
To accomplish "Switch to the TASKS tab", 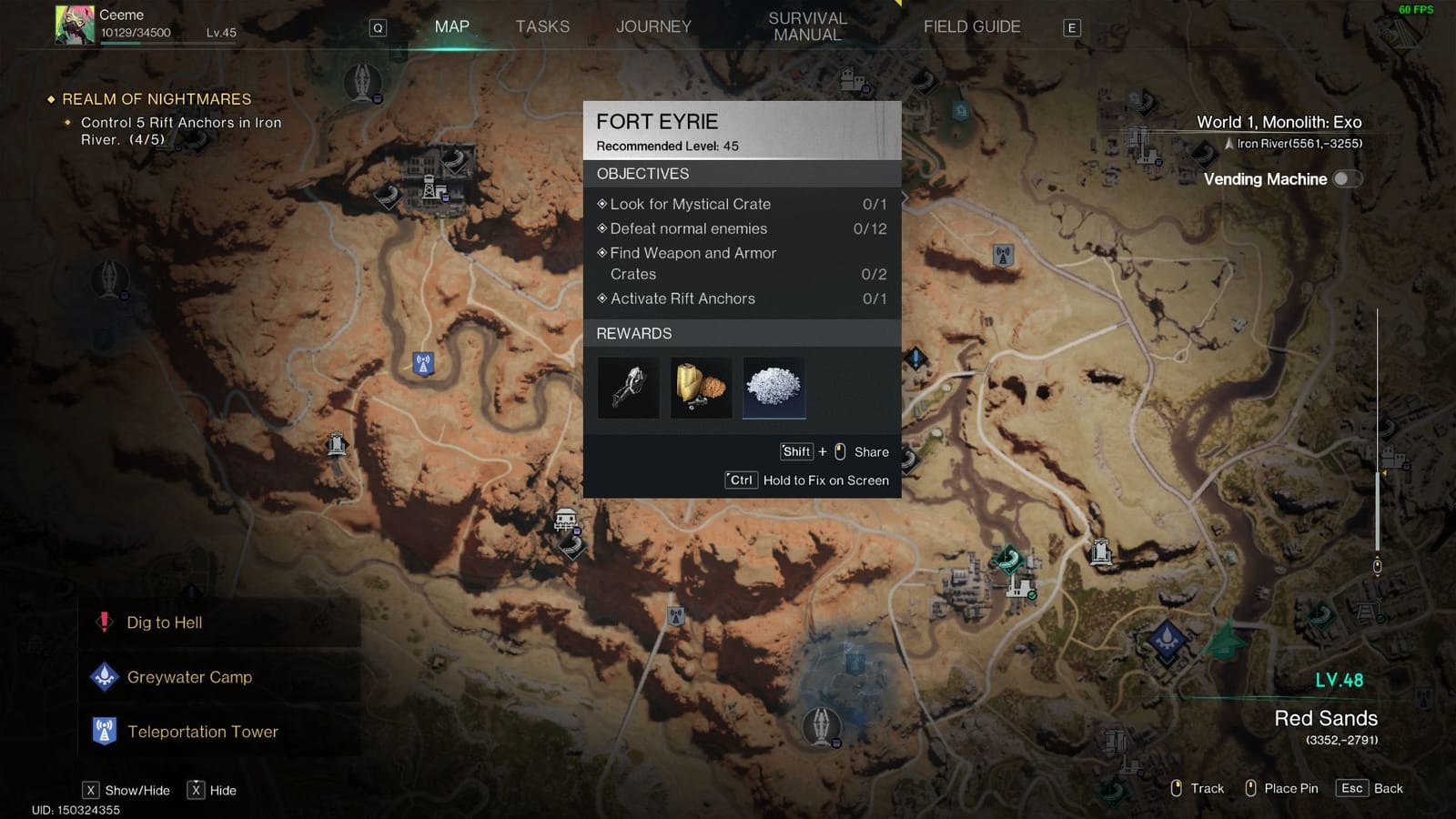I will pyautogui.click(x=543, y=26).
